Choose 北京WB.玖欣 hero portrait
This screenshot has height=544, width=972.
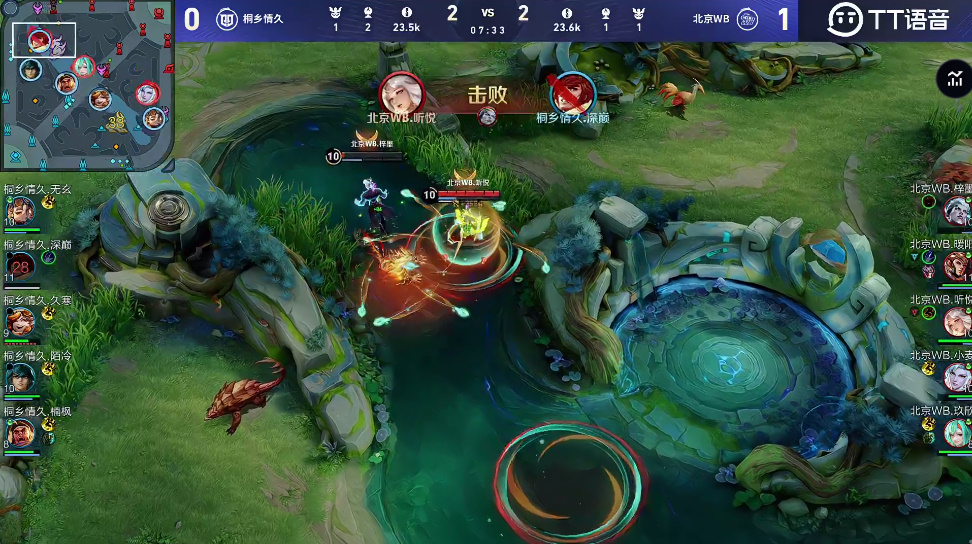coord(956,432)
